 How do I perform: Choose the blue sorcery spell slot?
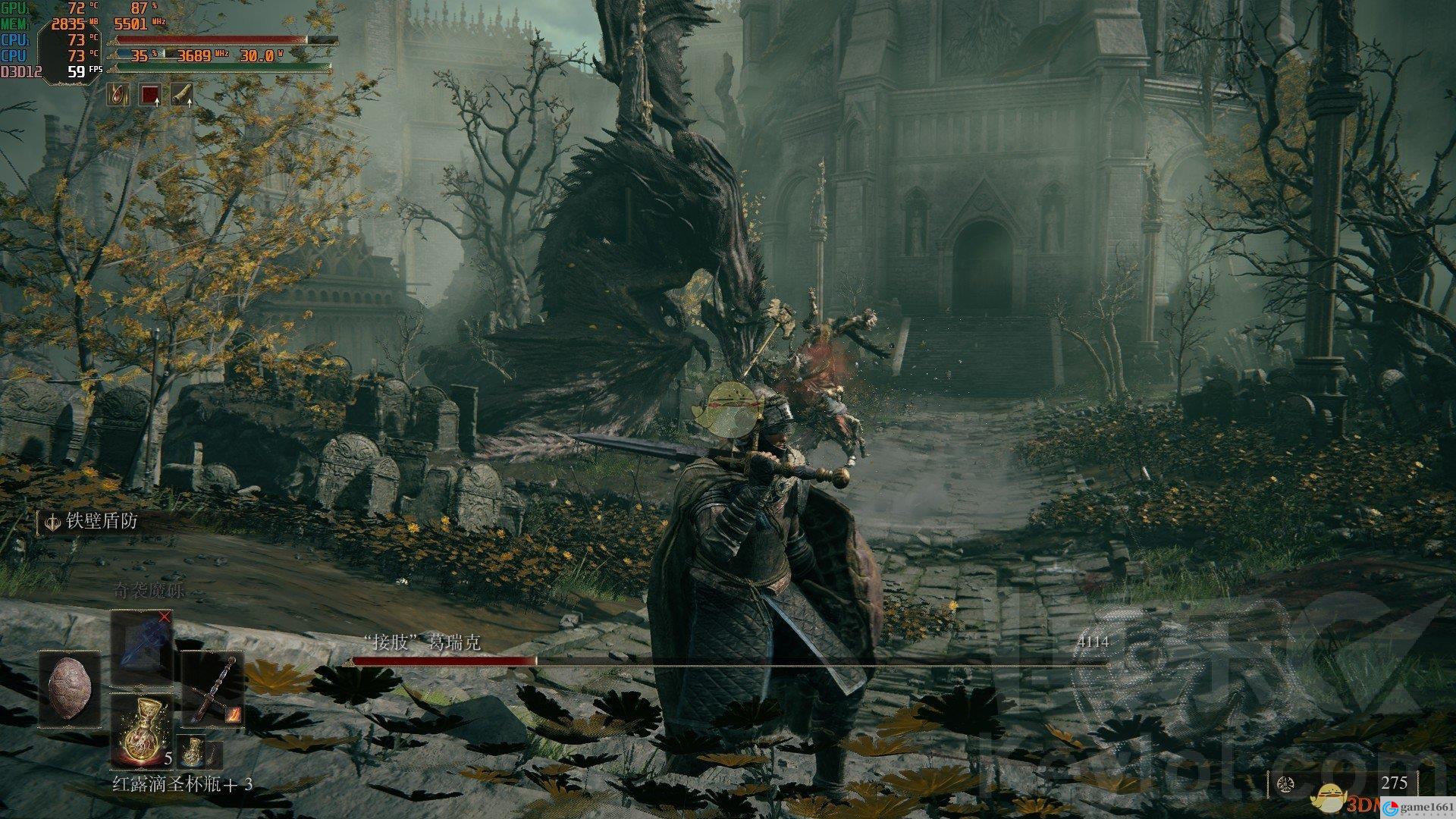tap(142, 648)
